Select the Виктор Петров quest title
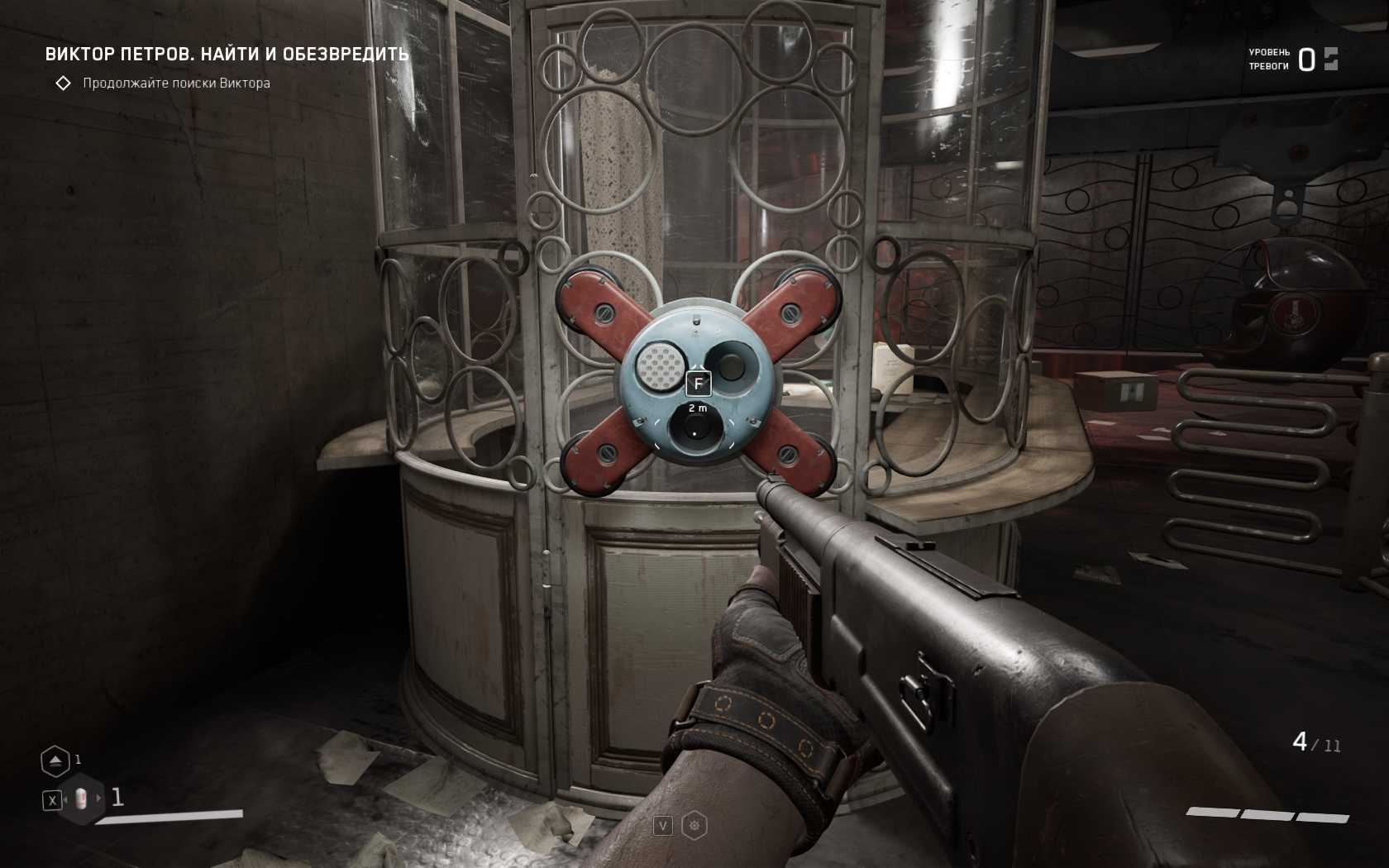The width and height of the screenshot is (1389, 868). coord(227,55)
